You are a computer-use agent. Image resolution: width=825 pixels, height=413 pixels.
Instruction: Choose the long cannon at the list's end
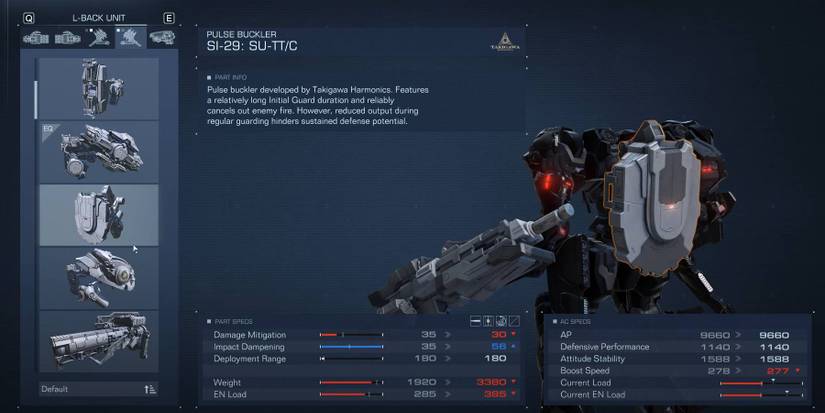98,340
